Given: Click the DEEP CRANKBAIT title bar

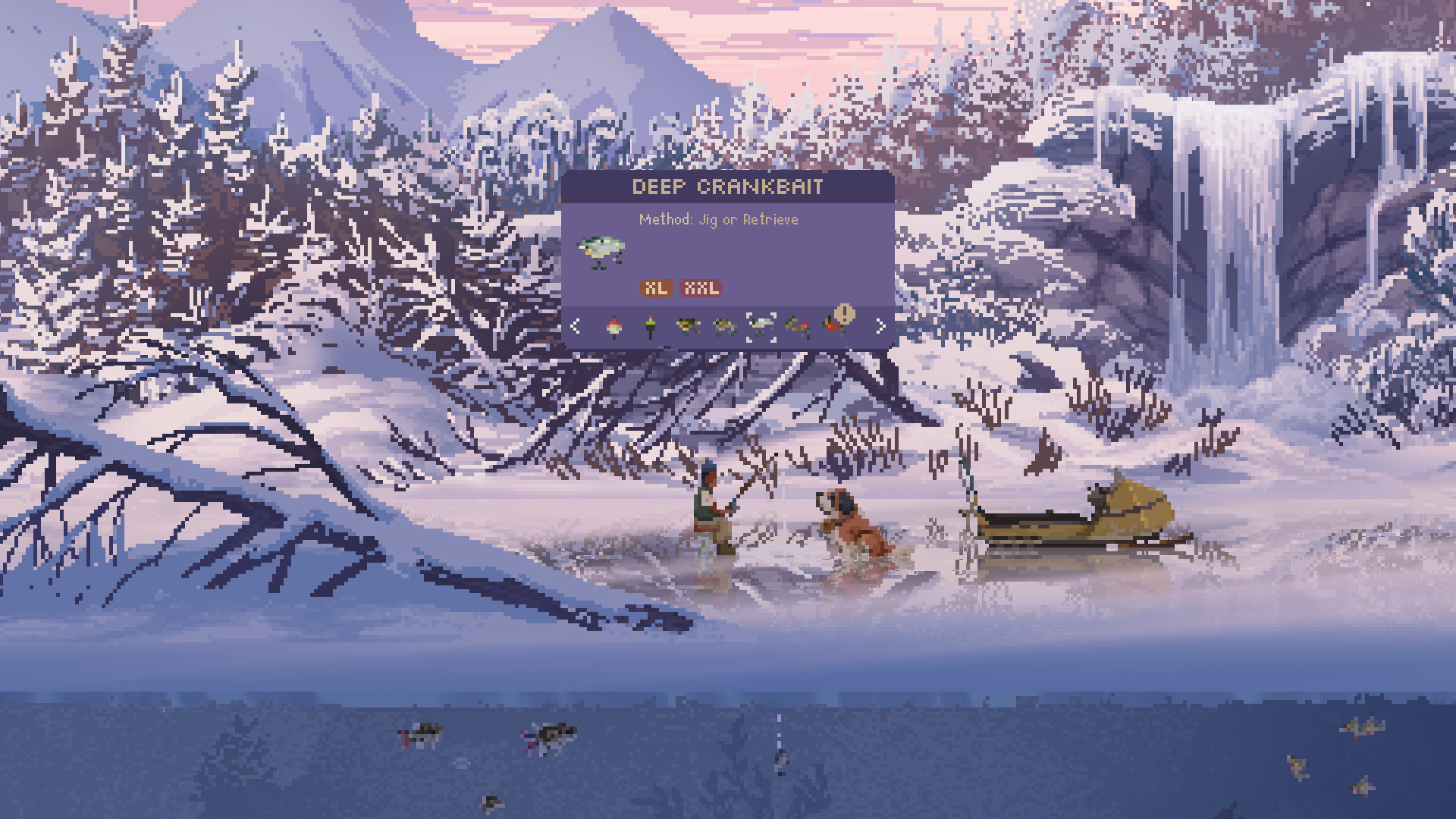Looking at the screenshot, I should click(x=729, y=188).
